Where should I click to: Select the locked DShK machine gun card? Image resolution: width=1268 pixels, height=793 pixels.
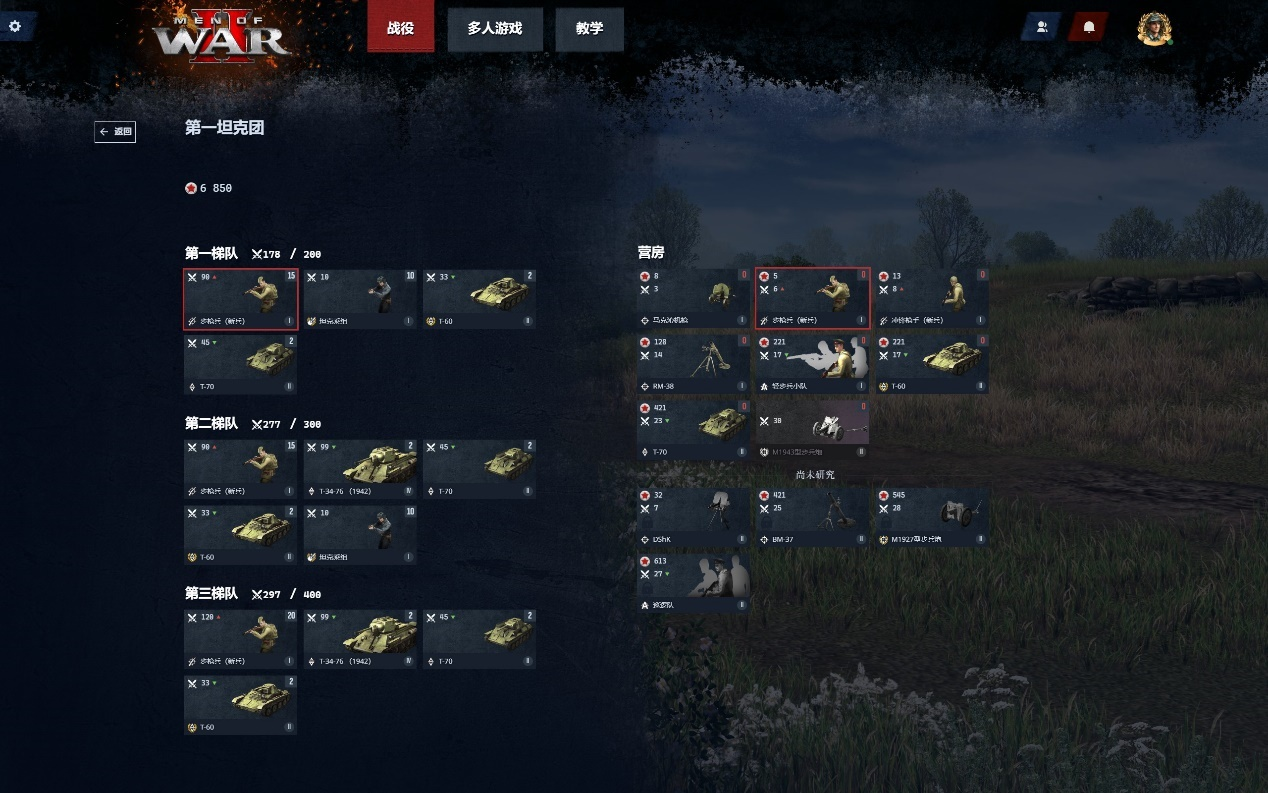coord(693,517)
